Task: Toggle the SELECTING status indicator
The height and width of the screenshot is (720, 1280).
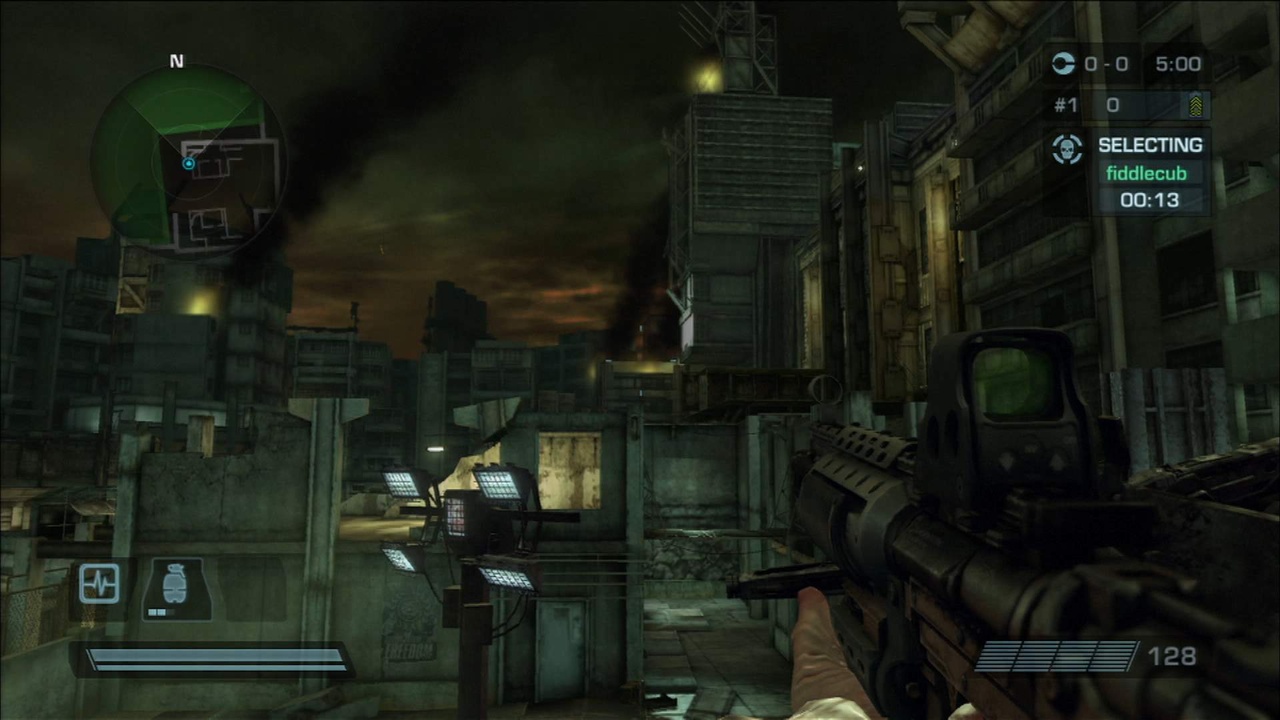Action: (x=1150, y=144)
